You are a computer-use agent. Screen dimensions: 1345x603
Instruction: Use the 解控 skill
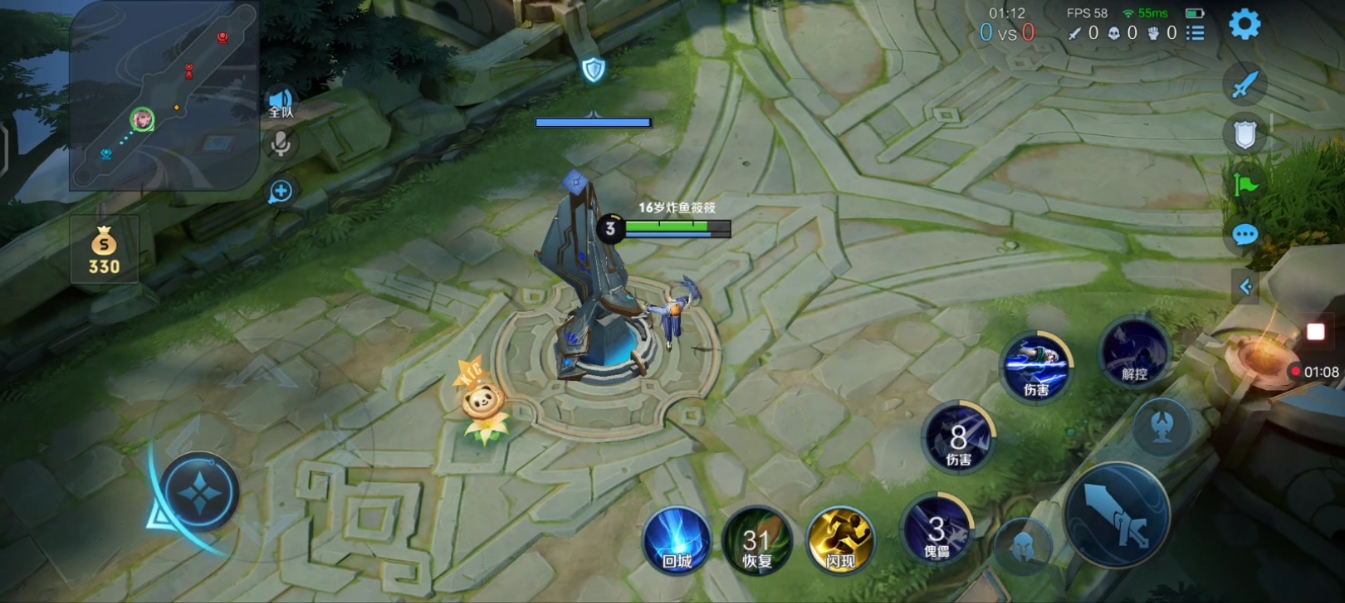point(1134,353)
